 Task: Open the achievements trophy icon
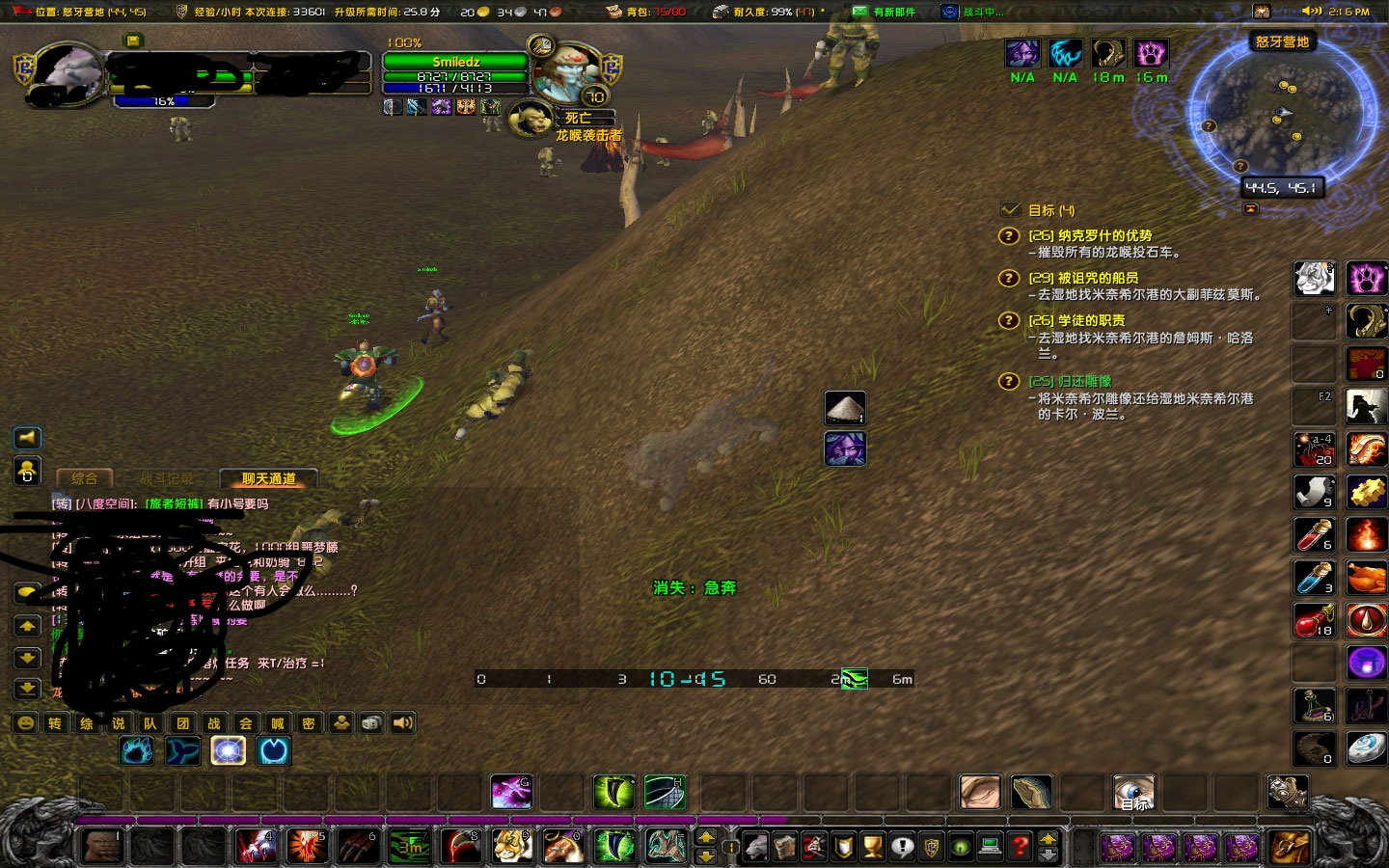click(872, 846)
